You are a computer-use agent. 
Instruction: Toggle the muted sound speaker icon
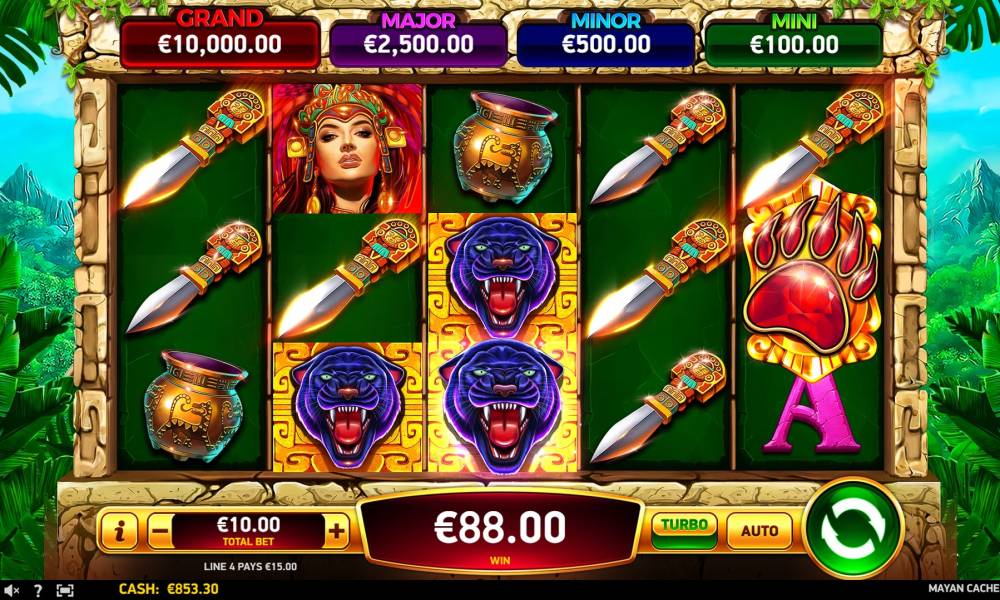11,590
